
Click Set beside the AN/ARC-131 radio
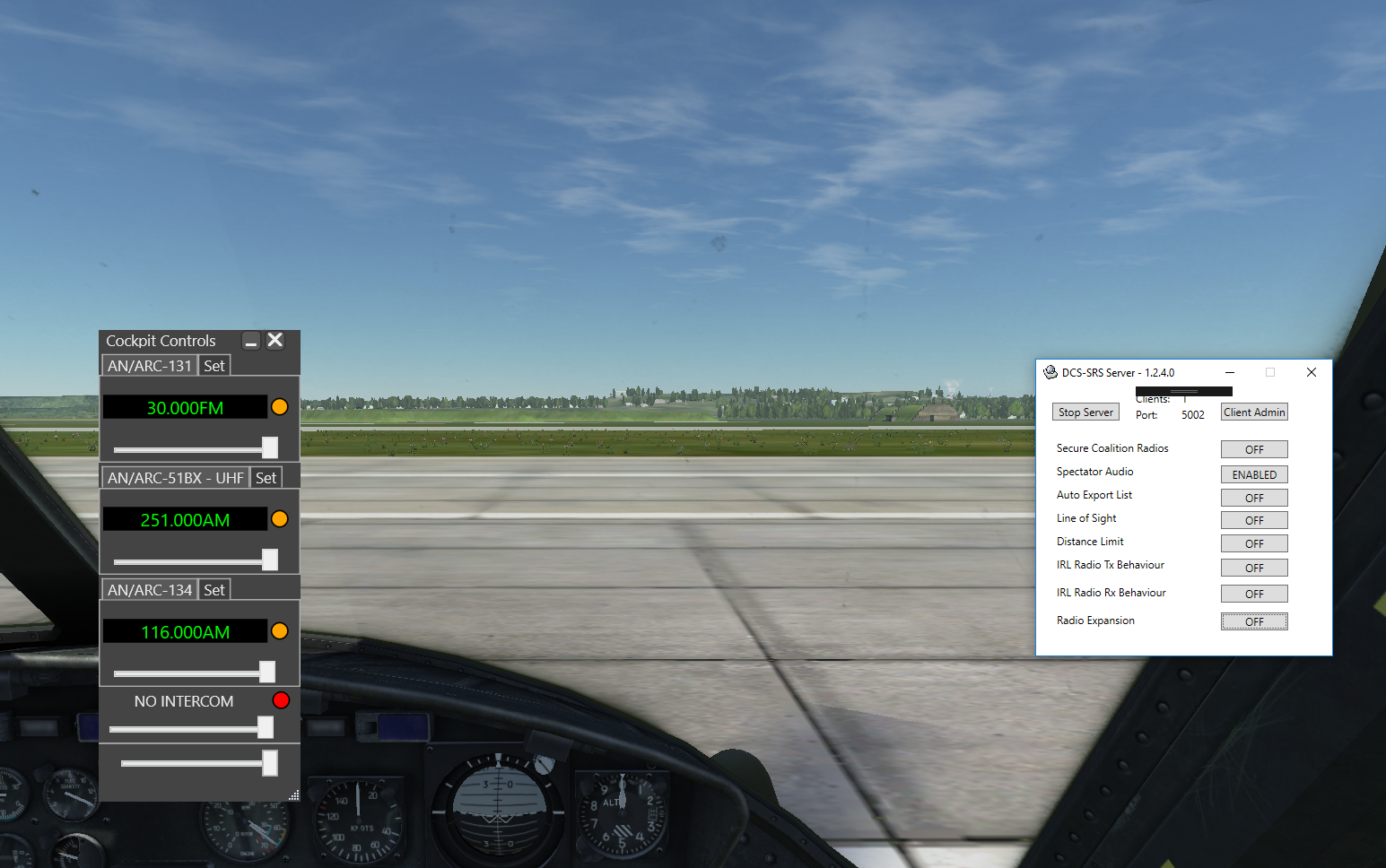(x=214, y=366)
